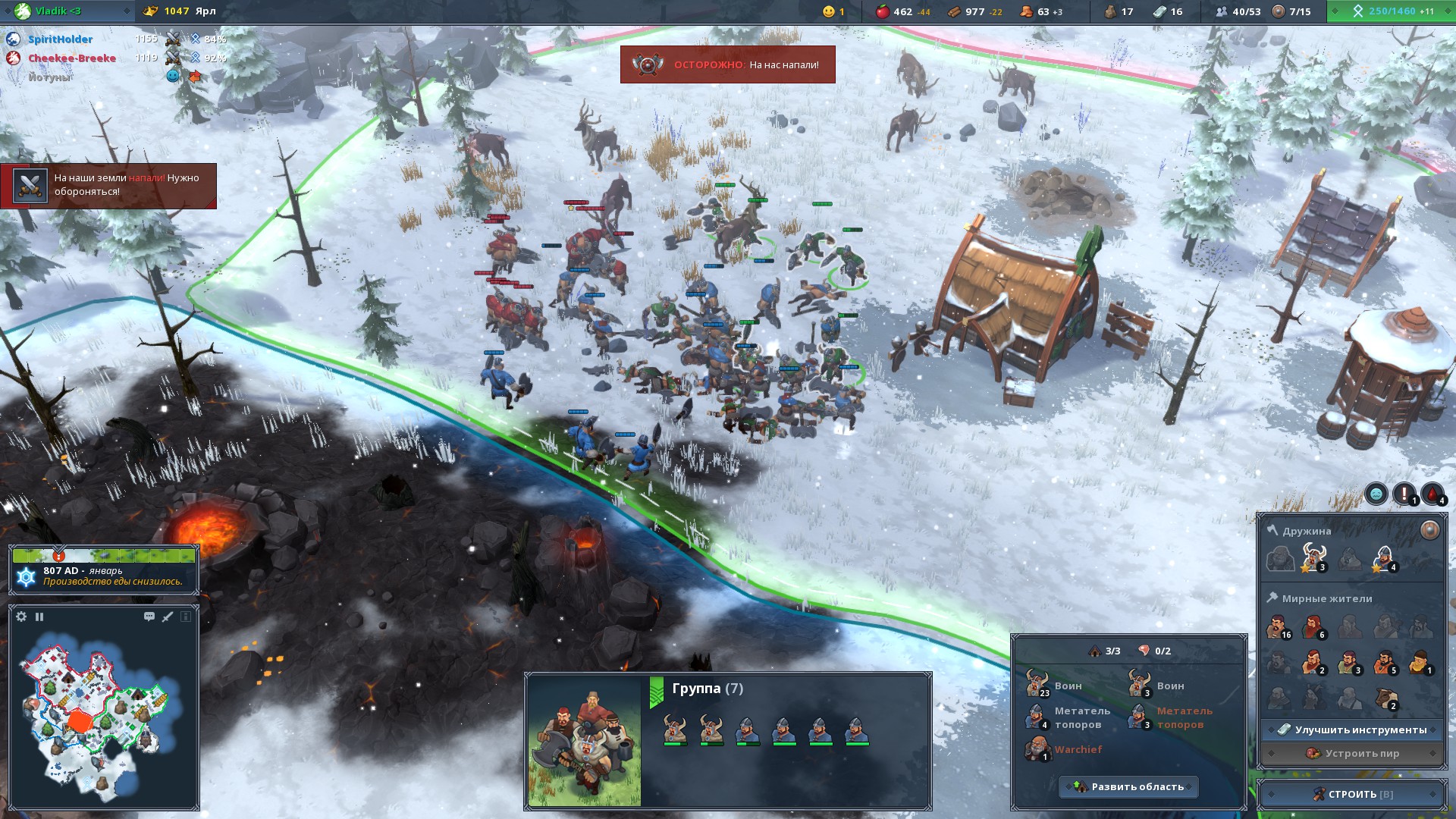1456x819 pixels.
Task: Toggle the chat bubble on the minimap
Action: [149, 617]
